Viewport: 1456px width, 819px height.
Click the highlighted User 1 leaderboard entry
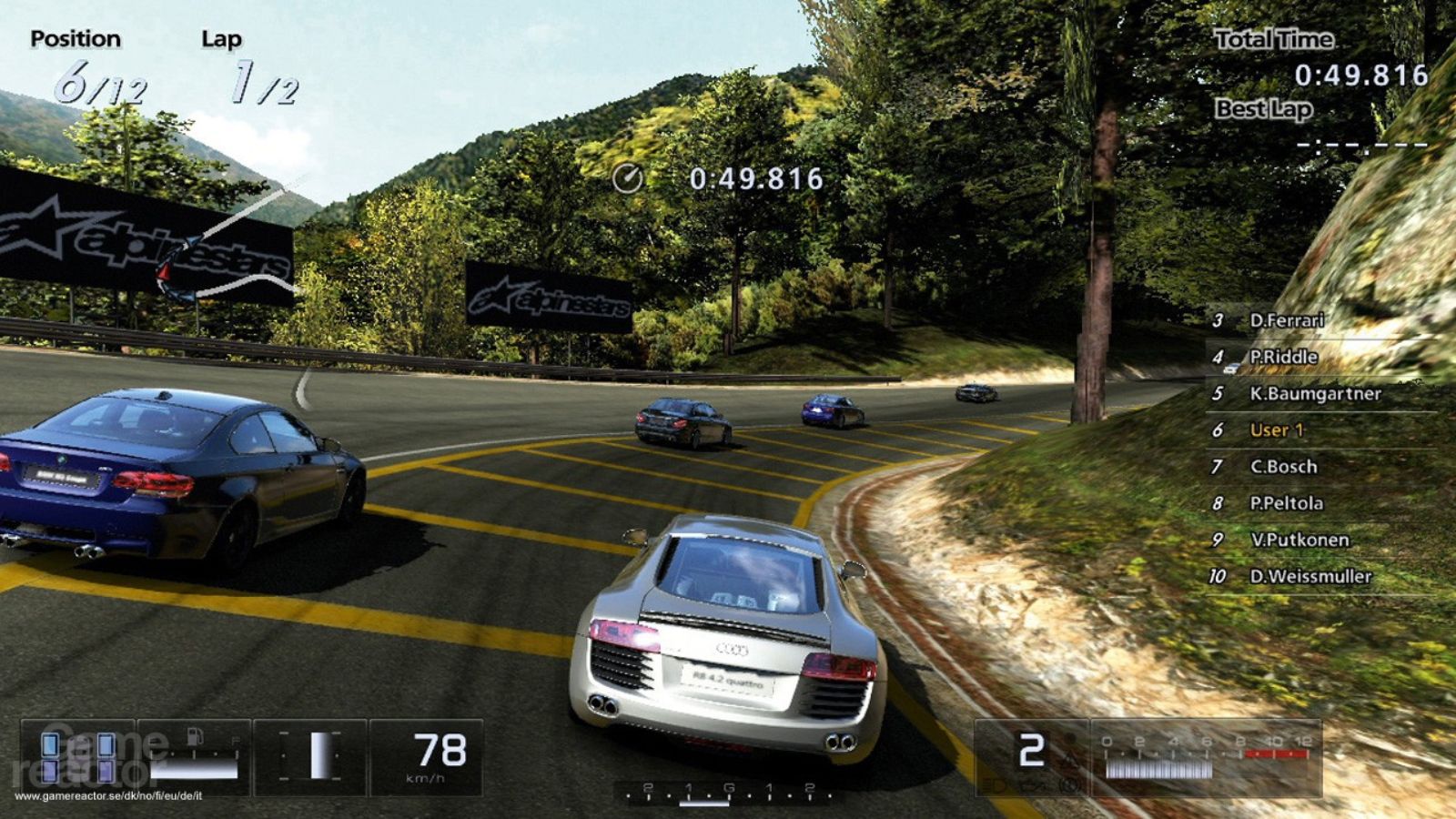[1277, 430]
